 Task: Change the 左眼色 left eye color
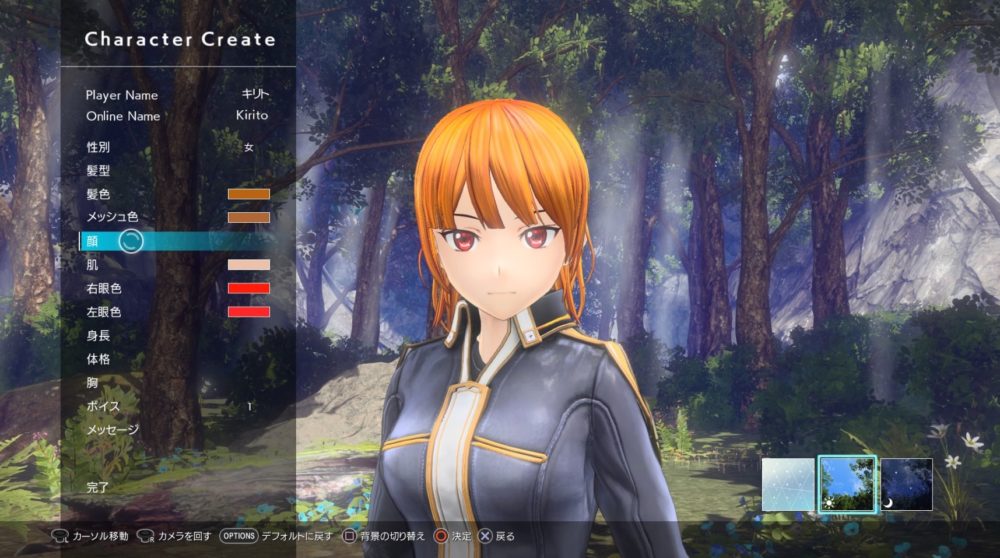pos(248,312)
